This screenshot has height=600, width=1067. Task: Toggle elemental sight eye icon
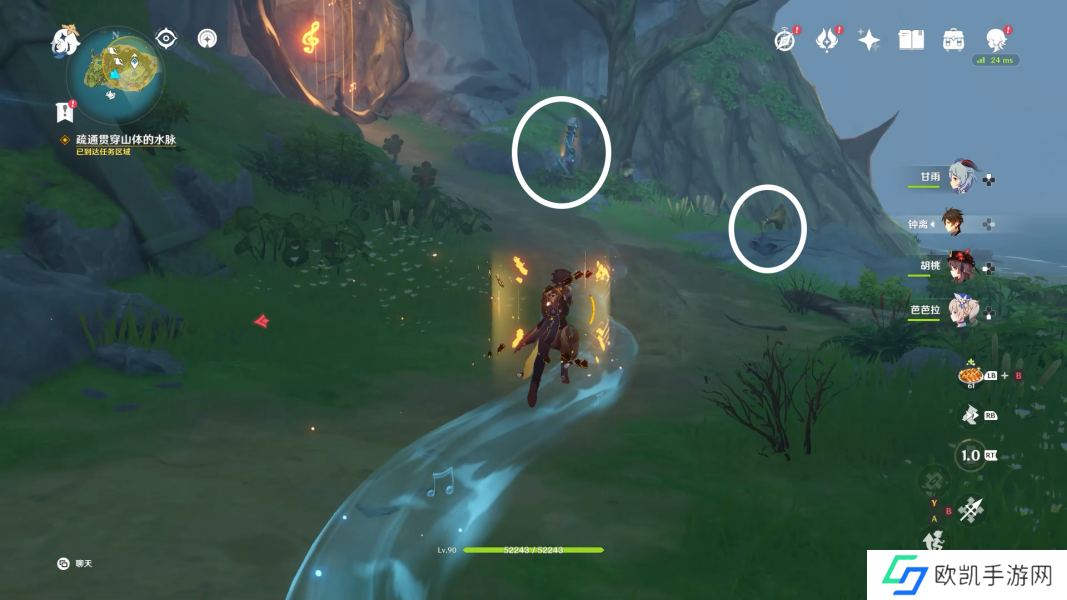click(x=166, y=39)
